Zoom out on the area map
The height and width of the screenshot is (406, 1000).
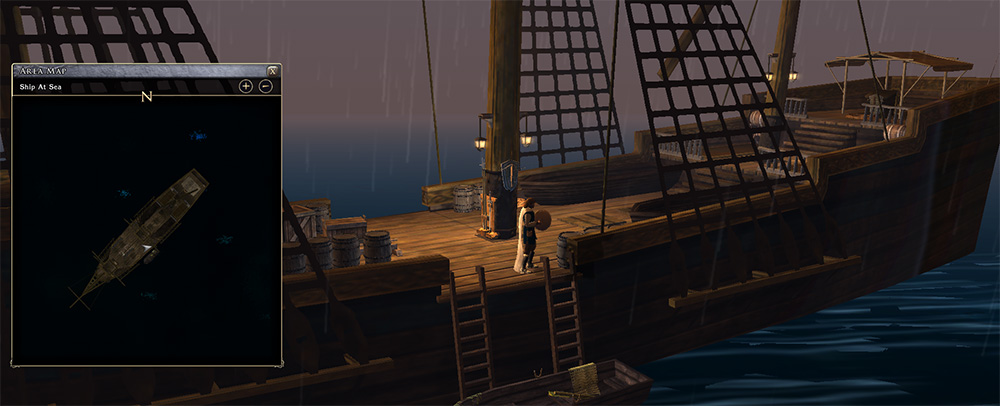coord(266,87)
